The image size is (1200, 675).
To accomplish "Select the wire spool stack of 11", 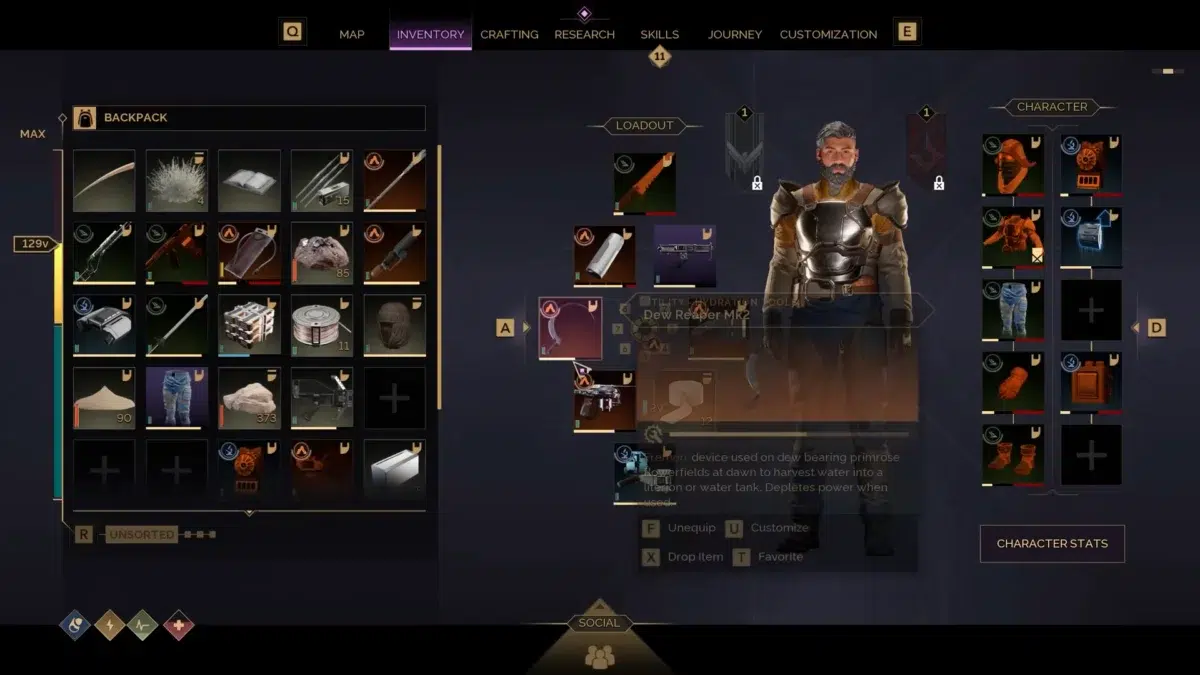I will 322,325.
